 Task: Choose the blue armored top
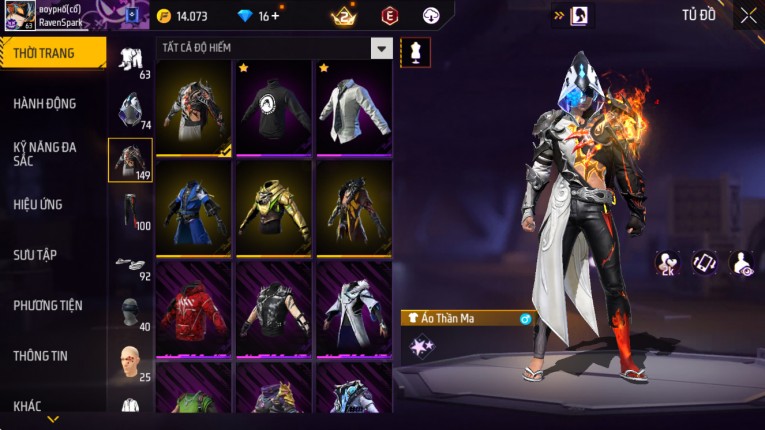(194, 206)
